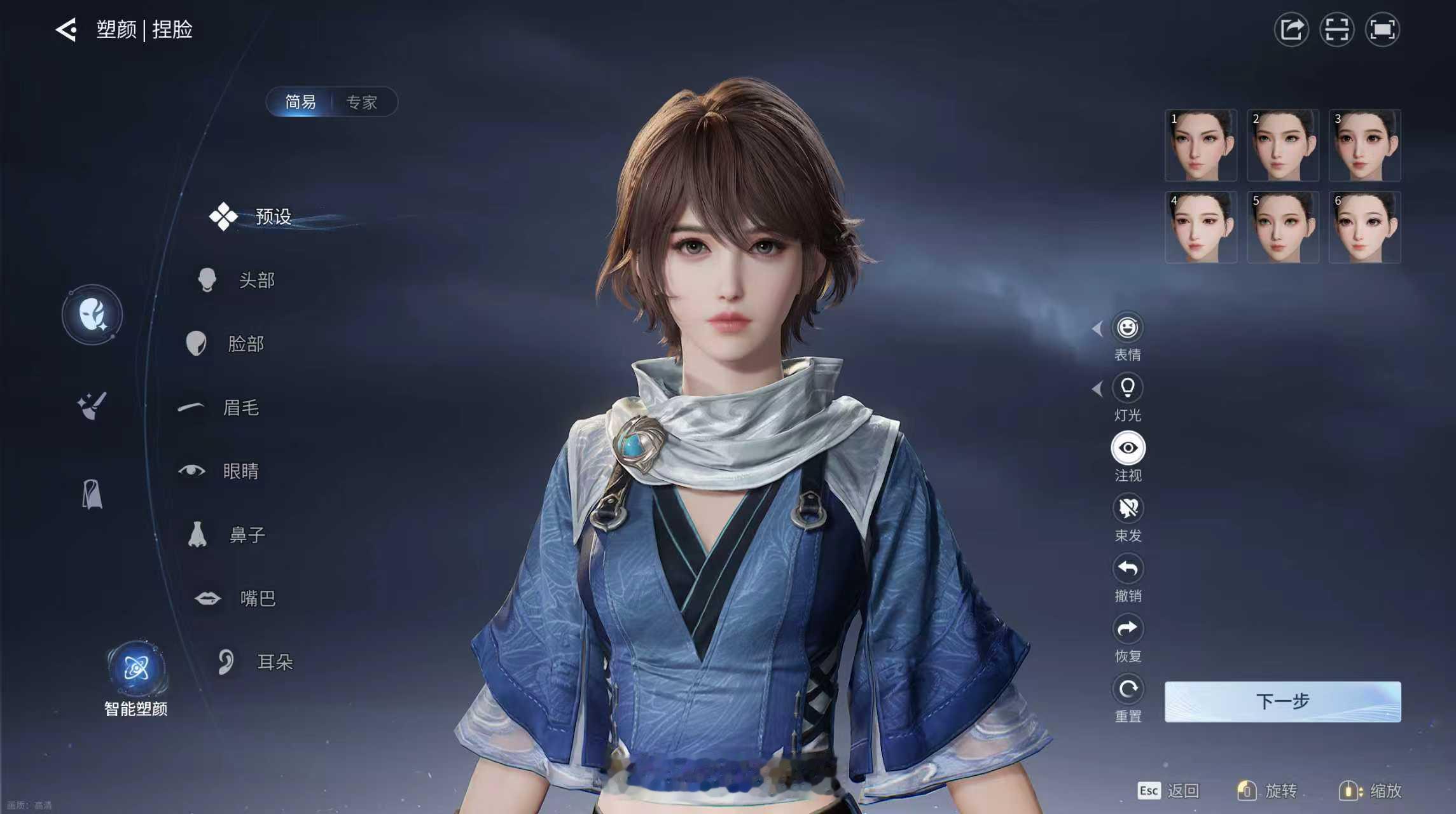The image size is (1456, 814).
Task: Open the 灯光 lighting options
Action: click(x=1128, y=387)
